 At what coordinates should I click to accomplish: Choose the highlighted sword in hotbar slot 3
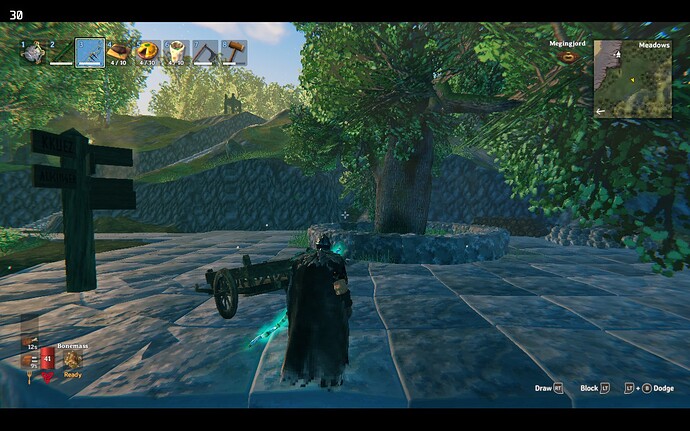90,52
